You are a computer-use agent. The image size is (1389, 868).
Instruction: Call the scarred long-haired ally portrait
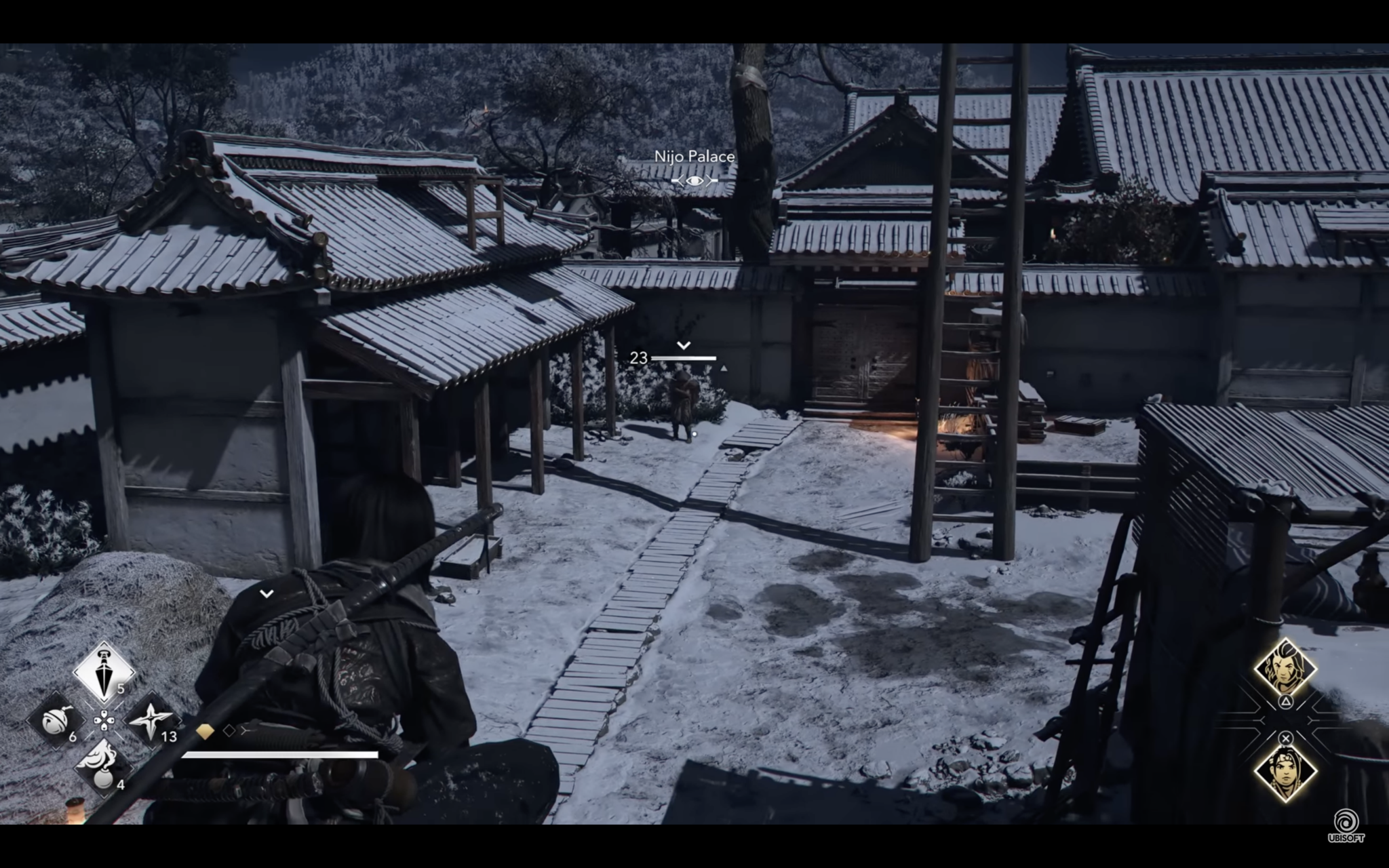1285,667
